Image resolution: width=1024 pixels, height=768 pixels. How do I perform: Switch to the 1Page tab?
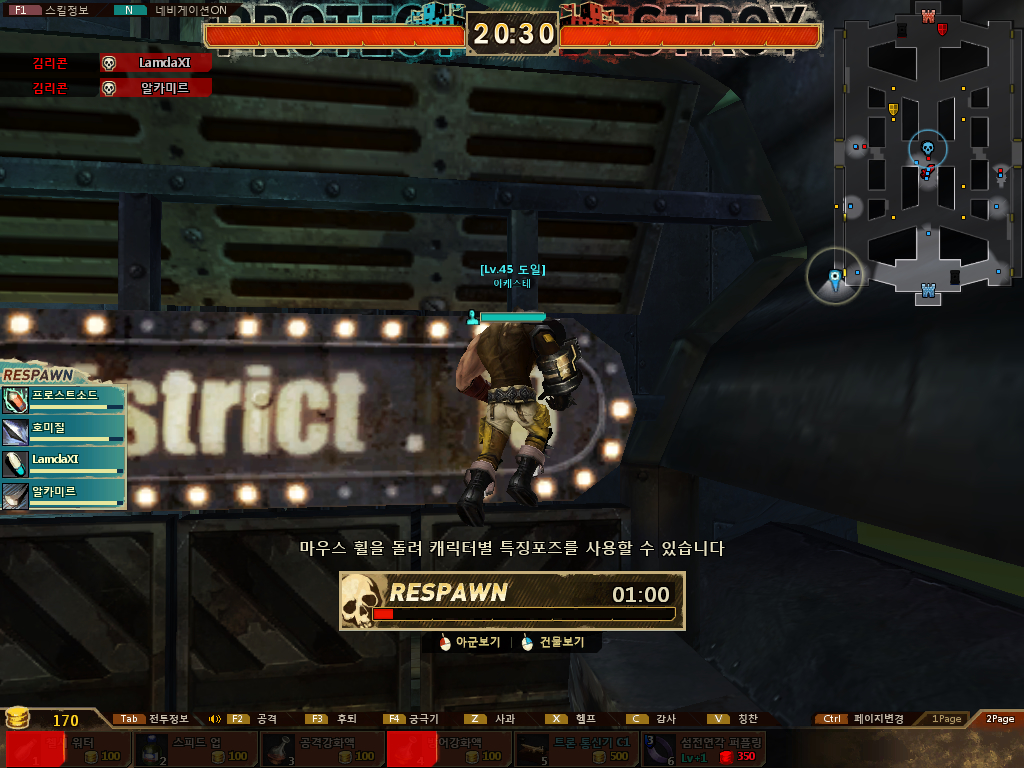pos(946,719)
